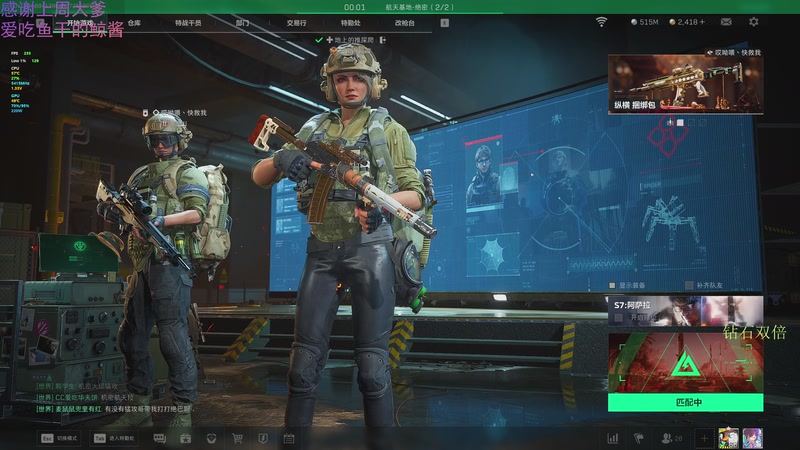The width and height of the screenshot is (800, 450).
Task: Go to the 交易行 (Trading House) tab
Action: [x=296, y=21]
